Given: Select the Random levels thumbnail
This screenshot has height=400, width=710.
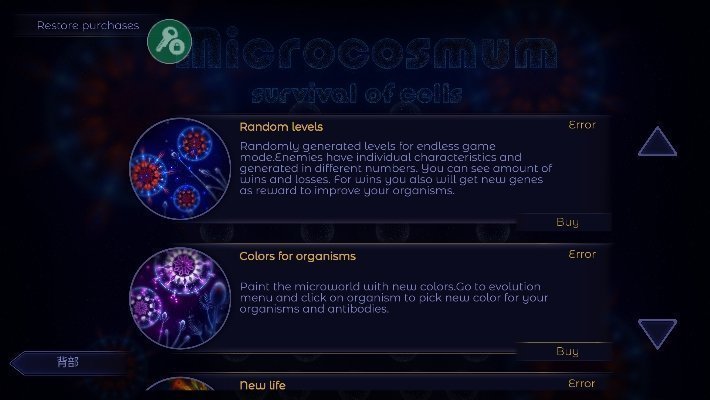Looking at the screenshot, I should click(180, 168).
